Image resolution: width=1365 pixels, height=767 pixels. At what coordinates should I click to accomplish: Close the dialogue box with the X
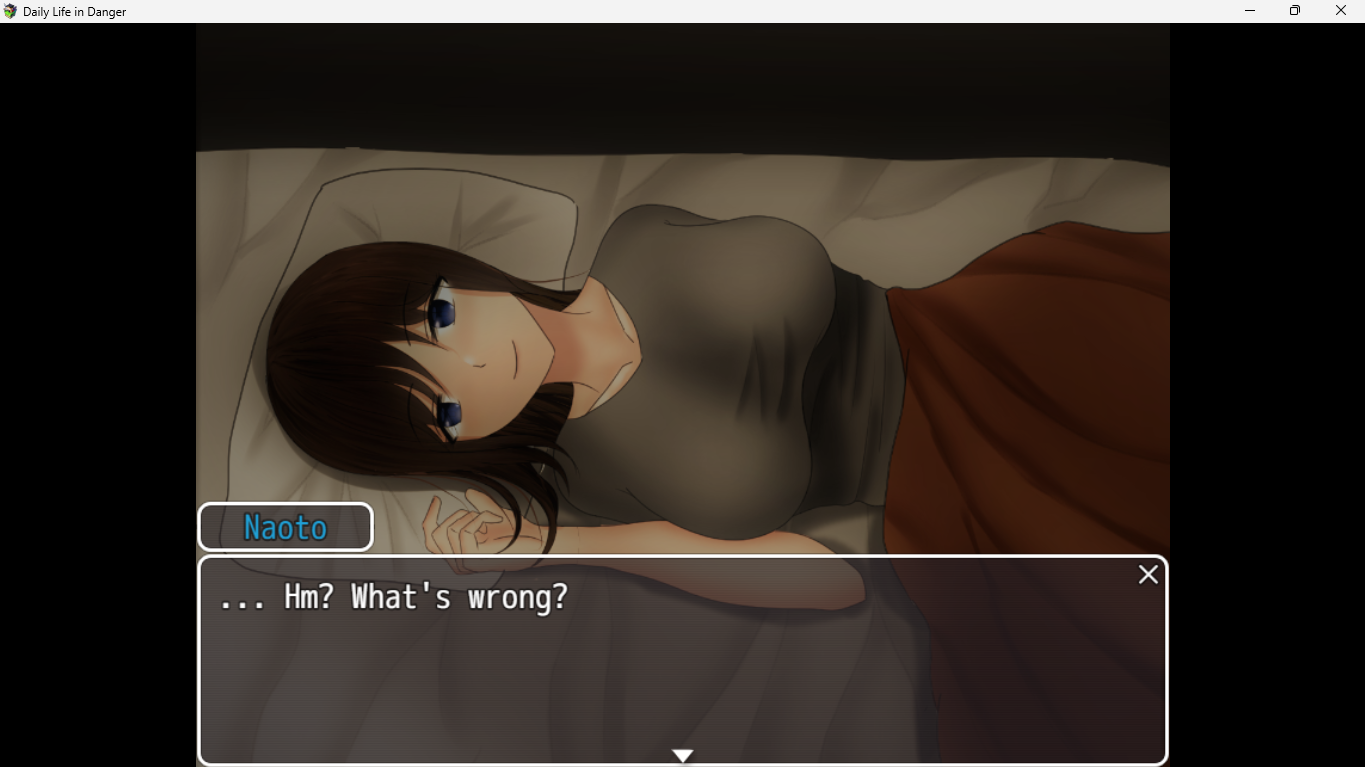click(1148, 575)
